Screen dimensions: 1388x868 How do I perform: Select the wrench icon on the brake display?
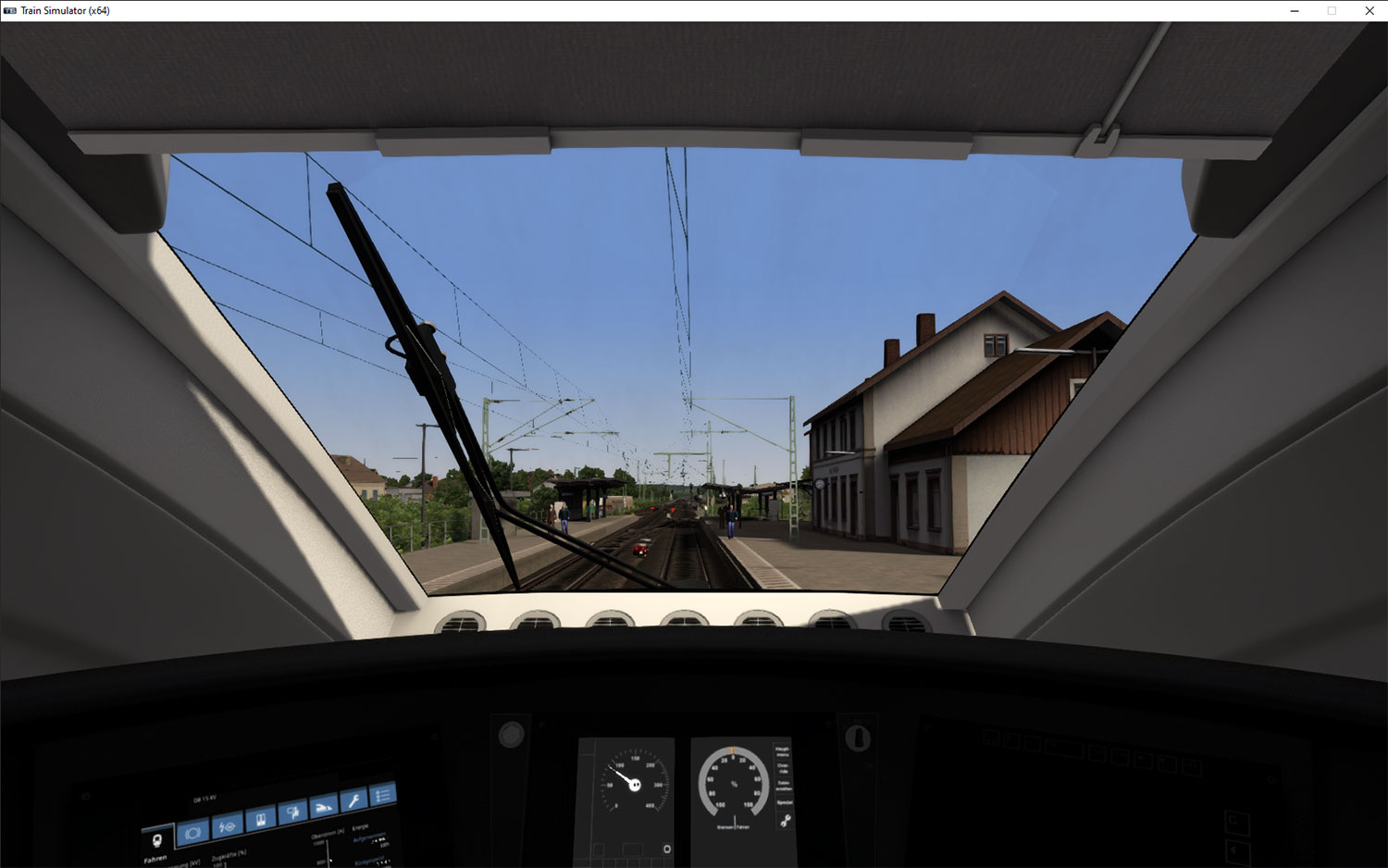point(787,820)
